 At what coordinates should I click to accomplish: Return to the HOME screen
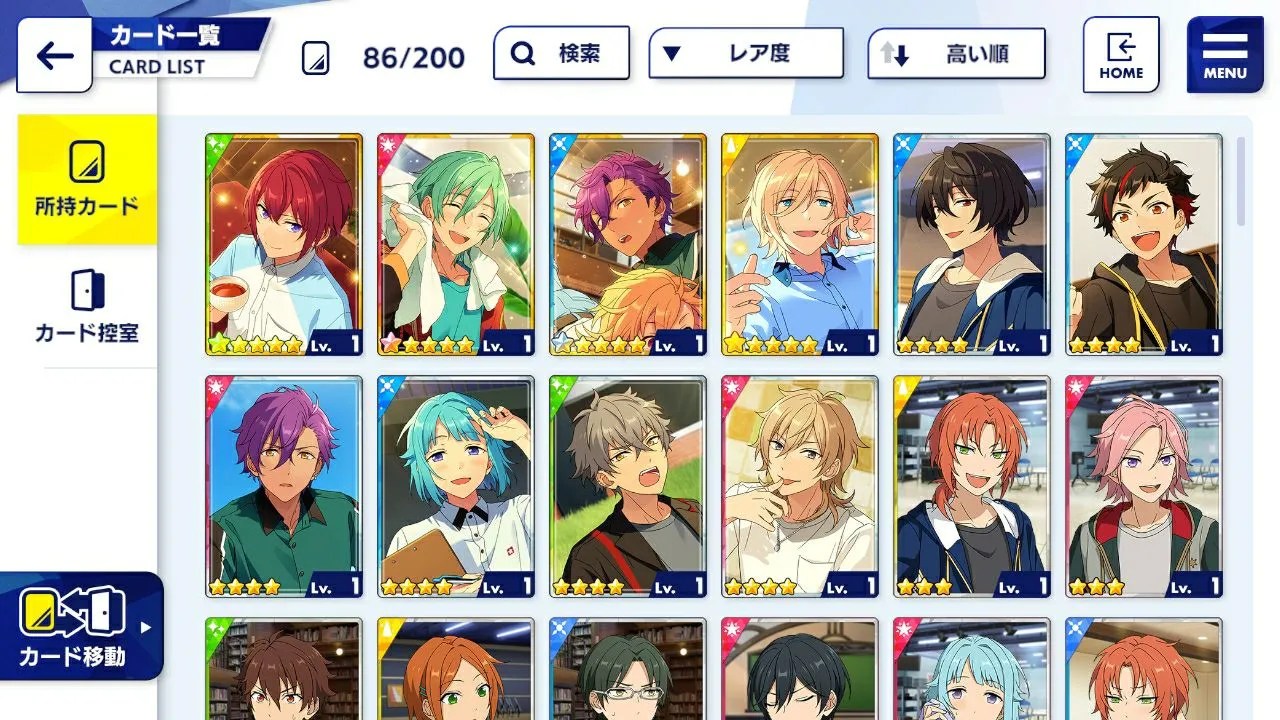(1121, 55)
